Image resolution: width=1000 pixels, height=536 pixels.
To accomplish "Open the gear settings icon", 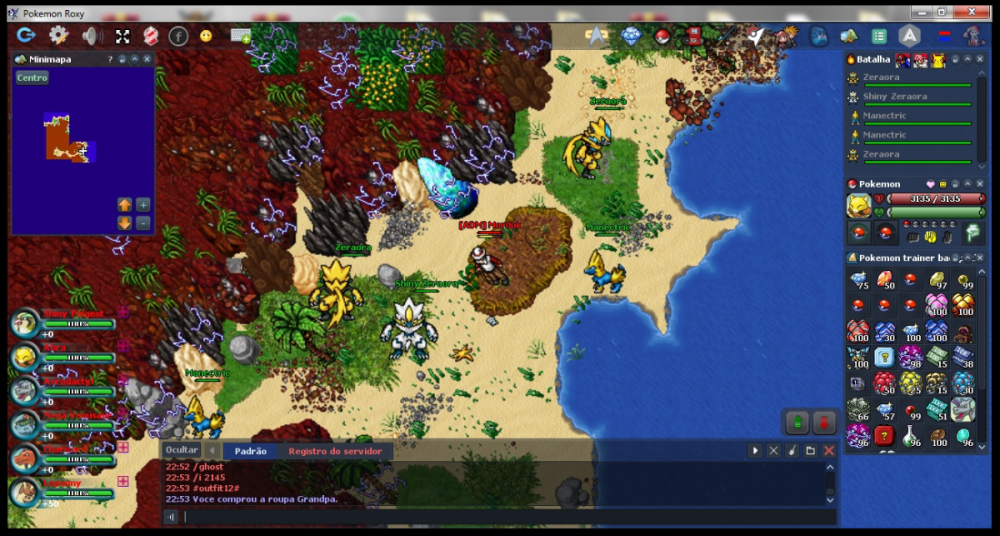I will coord(59,36).
